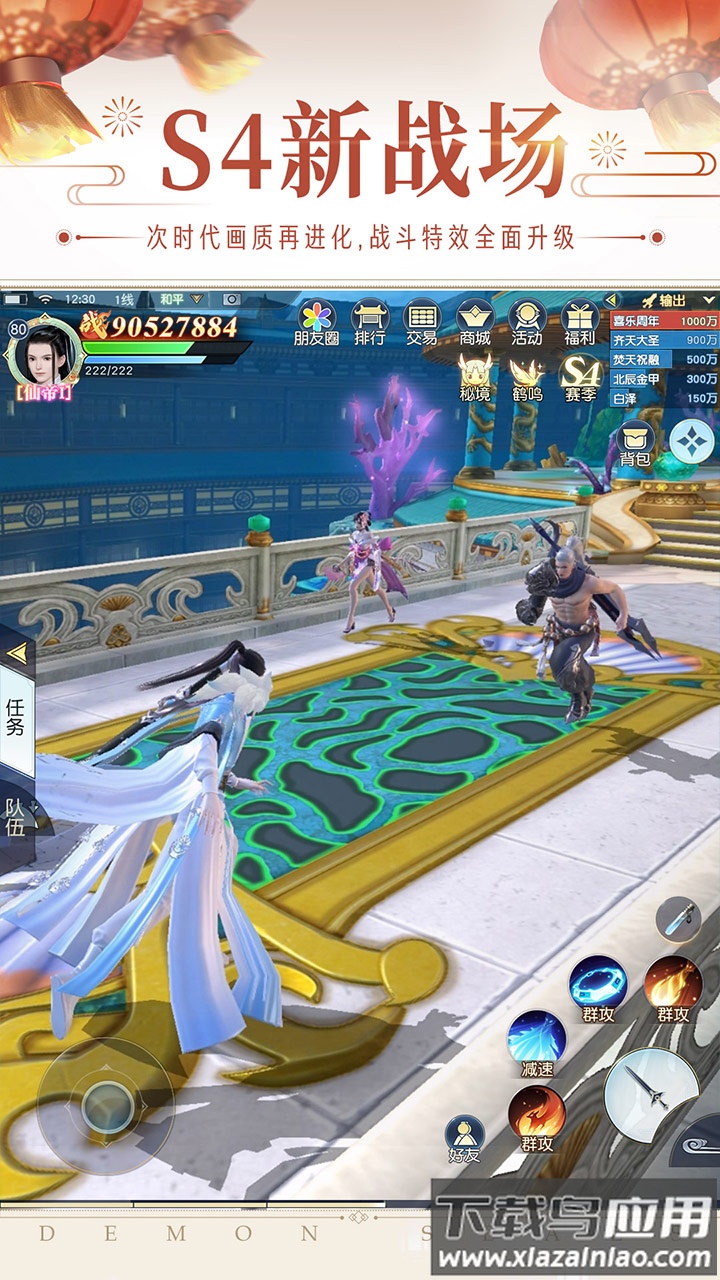Enter the 秘境 secret realm
This screenshot has height=1280, width=720.
pyautogui.click(x=475, y=377)
